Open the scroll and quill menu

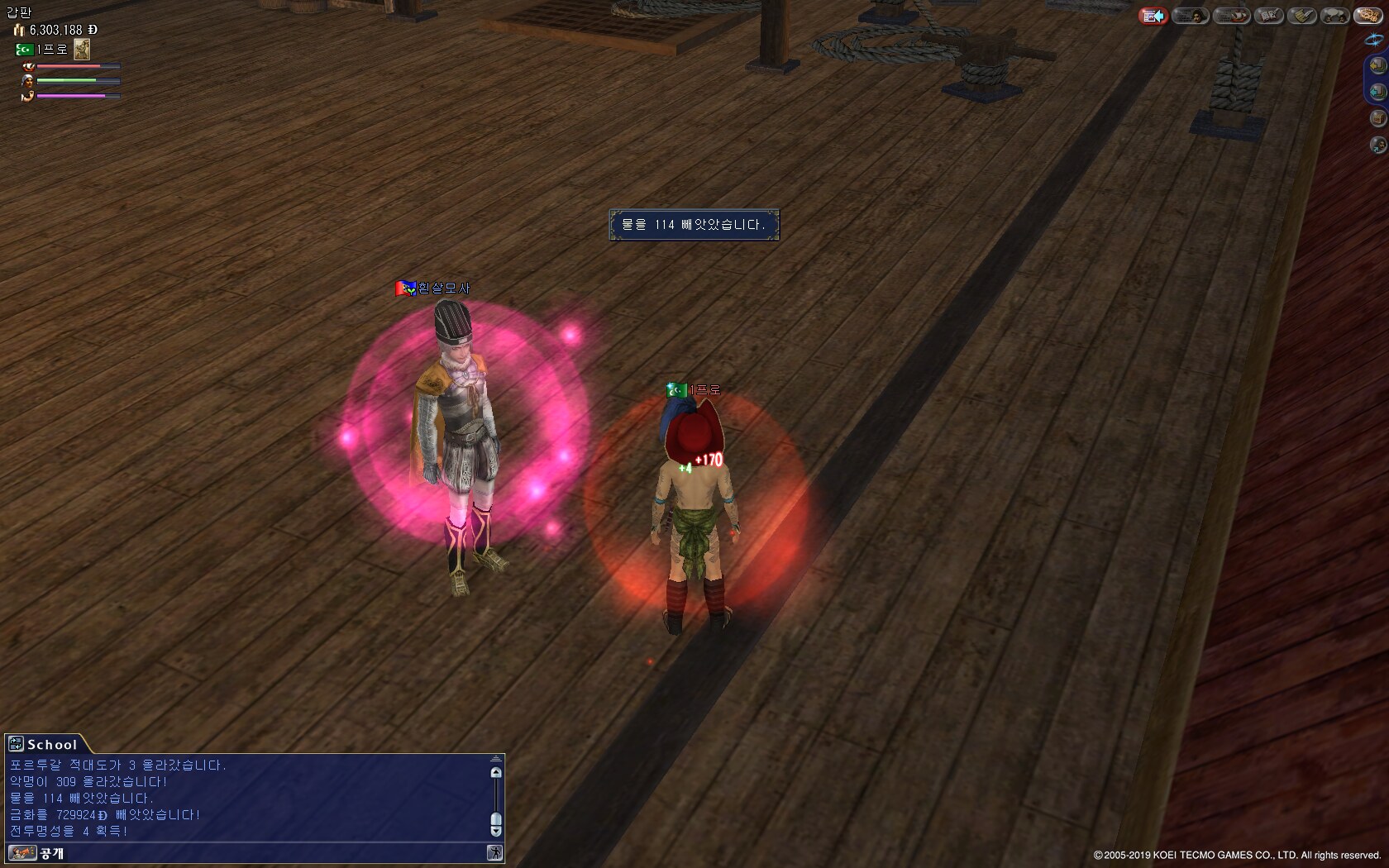click(x=1301, y=16)
